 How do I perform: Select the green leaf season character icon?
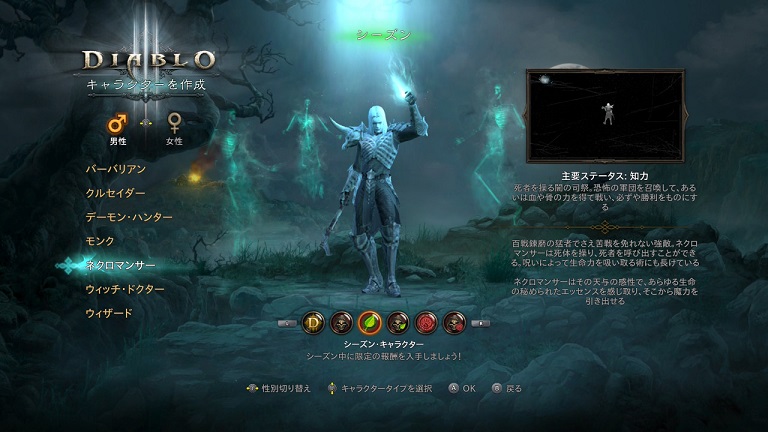pyautogui.click(x=370, y=323)
